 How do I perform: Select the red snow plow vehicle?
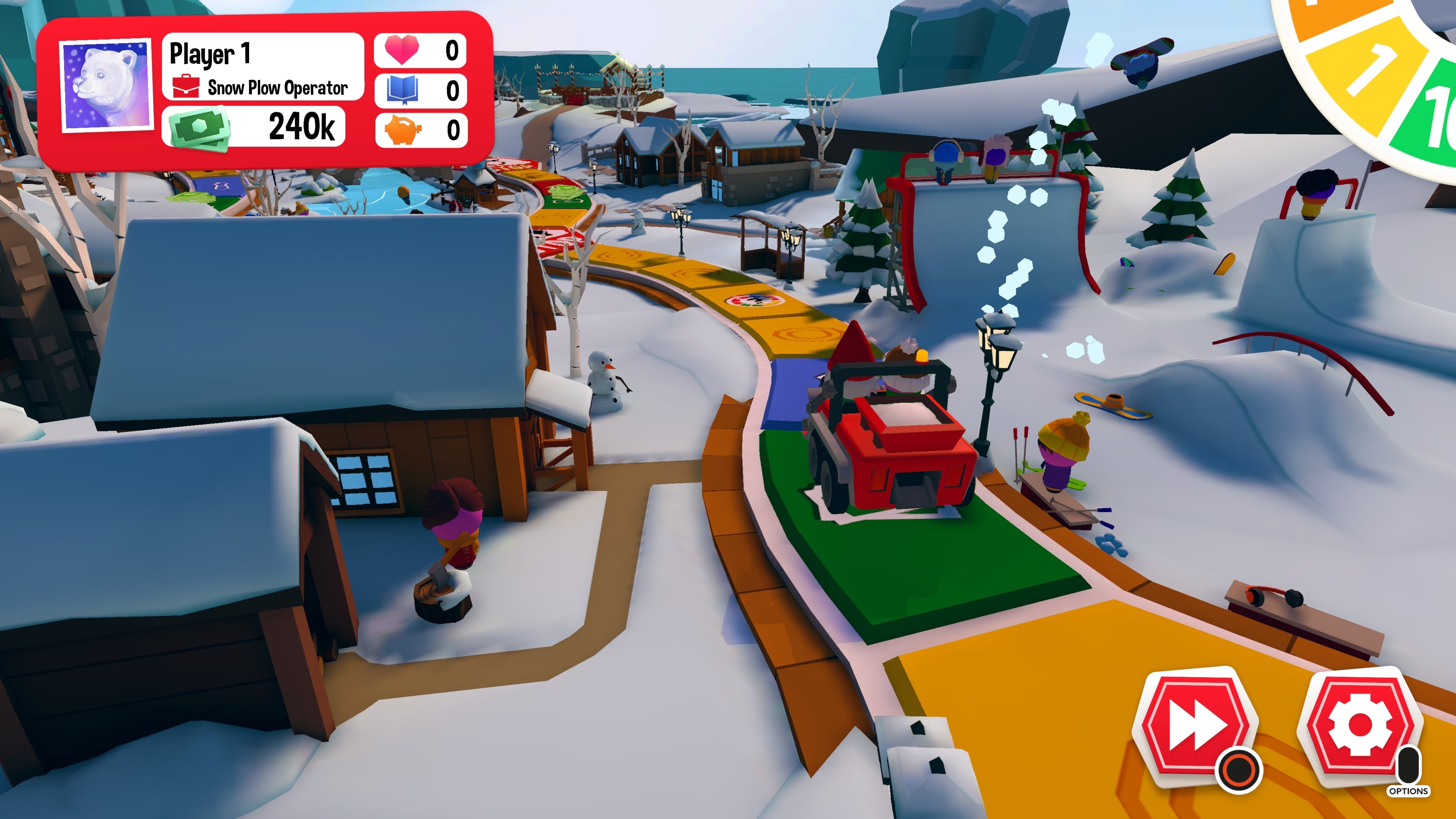890,447
